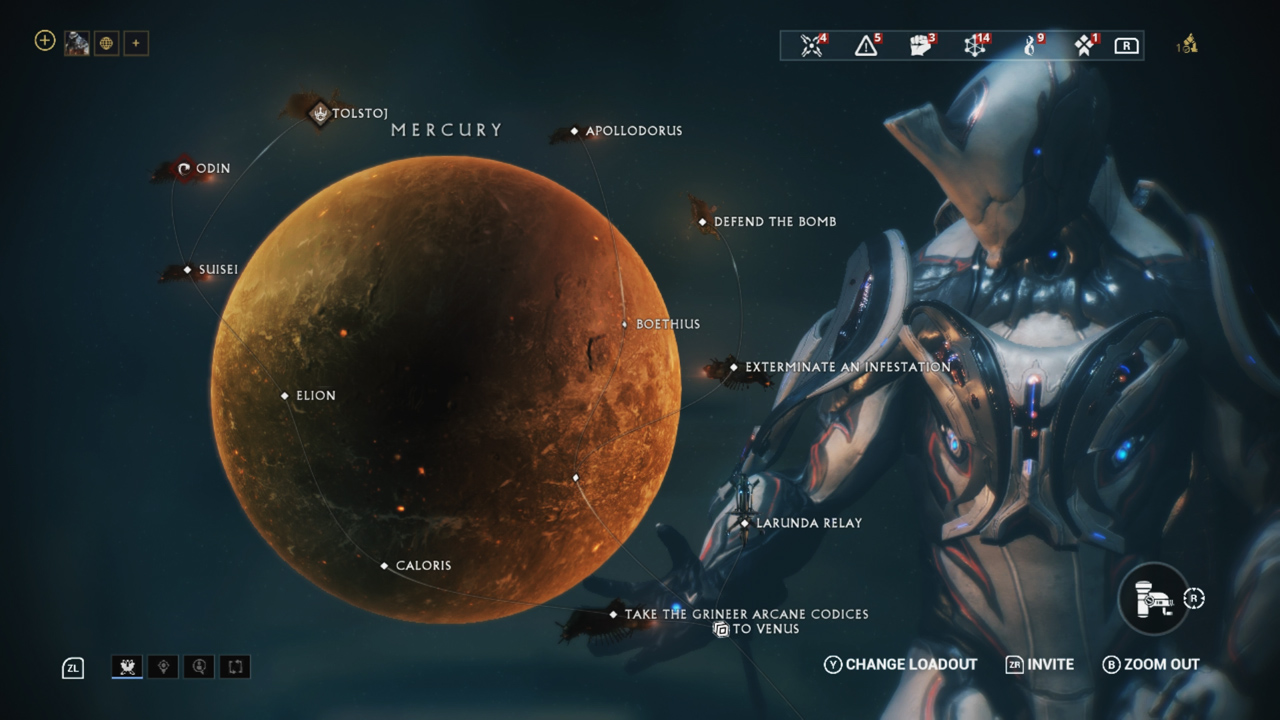The image size is (1280, 720).
Task: Select the warning triangle Alerts icon
Action: coord(866,45)
